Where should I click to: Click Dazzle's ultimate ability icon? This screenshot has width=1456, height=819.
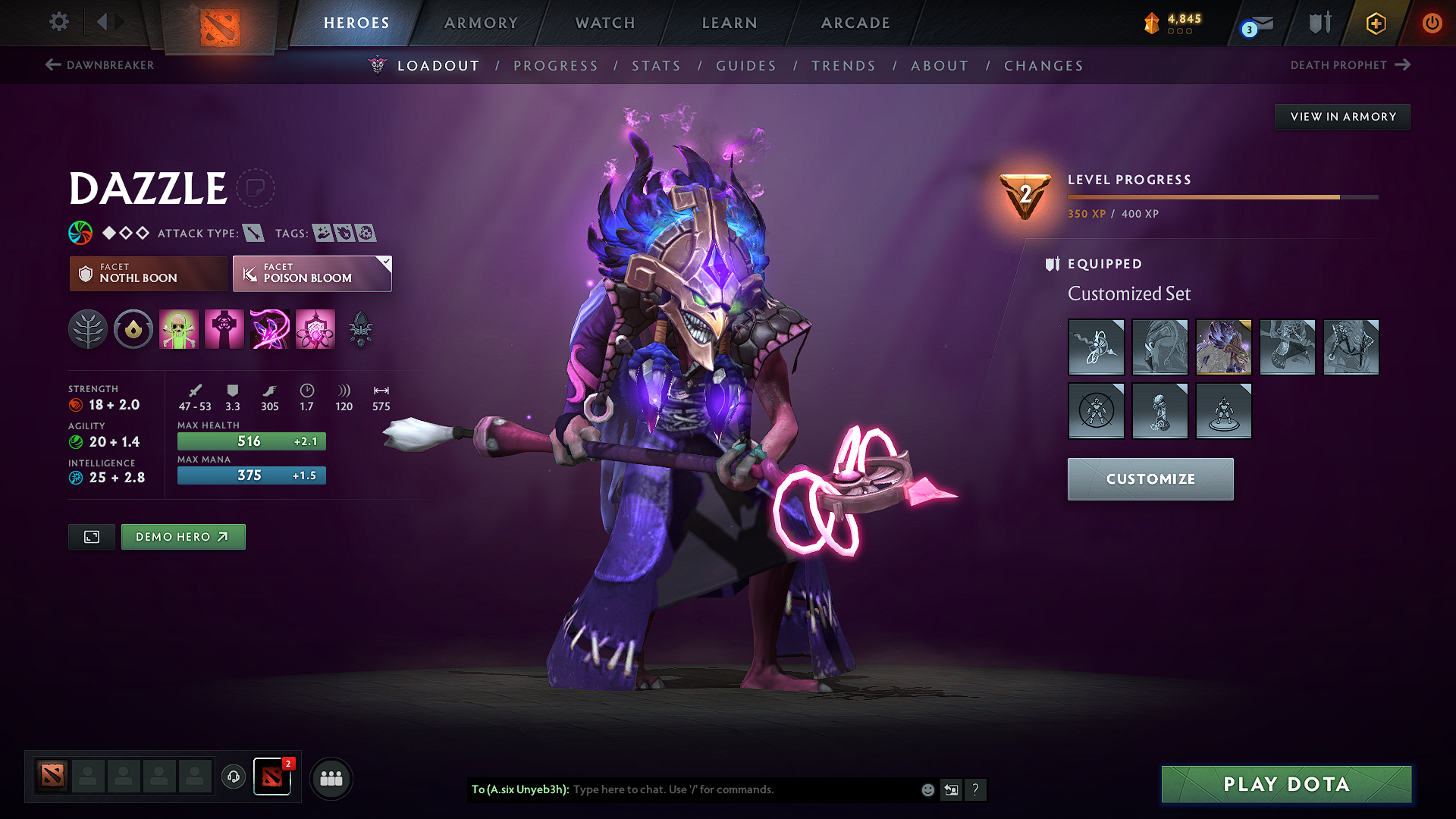point(315,328)
